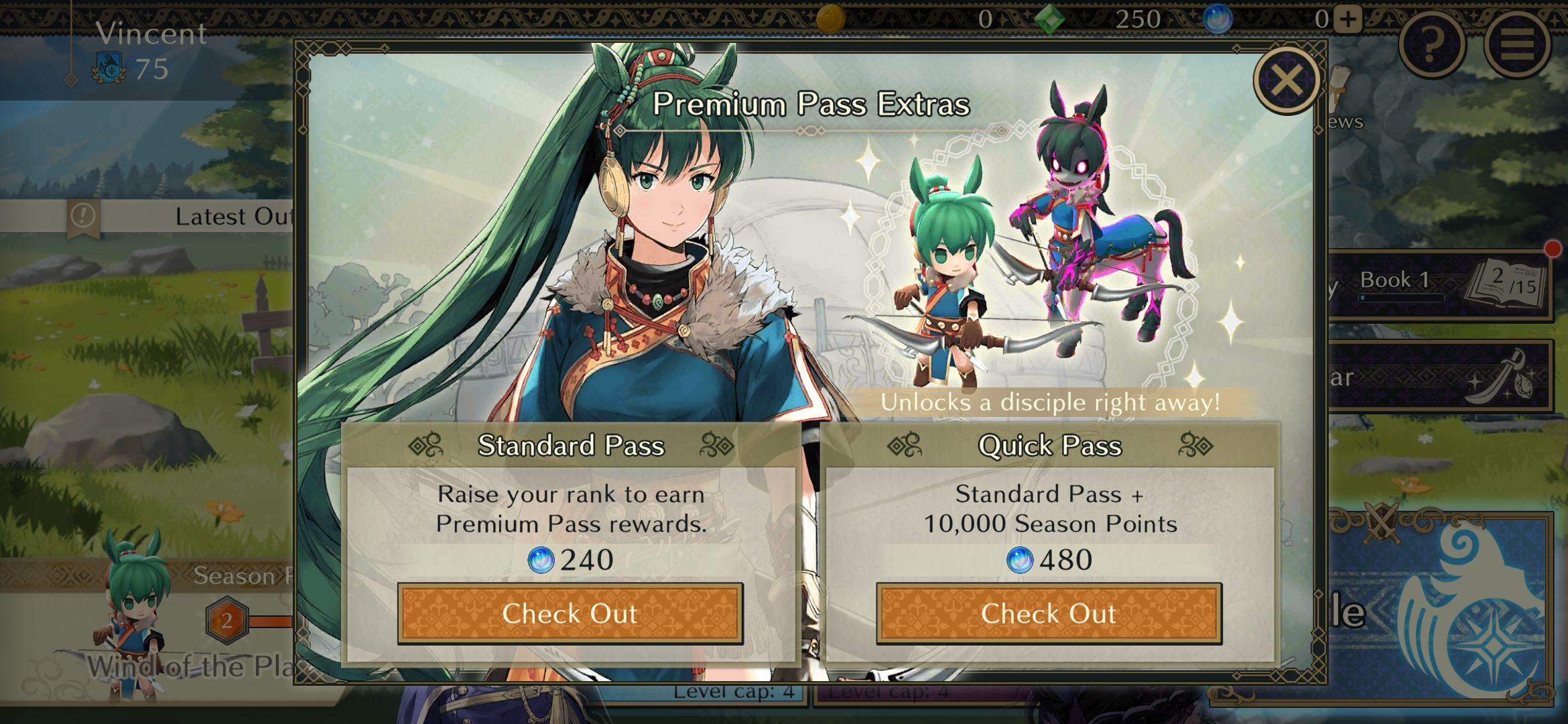Image resolution: width=1568 pixels, height=724 pixels.
Task: Close the Premium Pass Extras popup
Action: [x=1287, y=81]
